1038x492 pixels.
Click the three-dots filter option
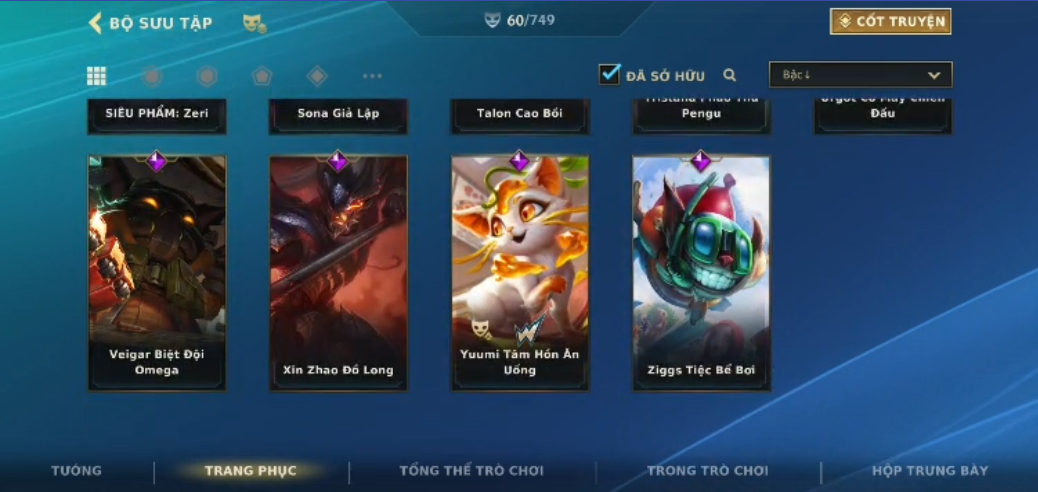(x=372, y=76)
